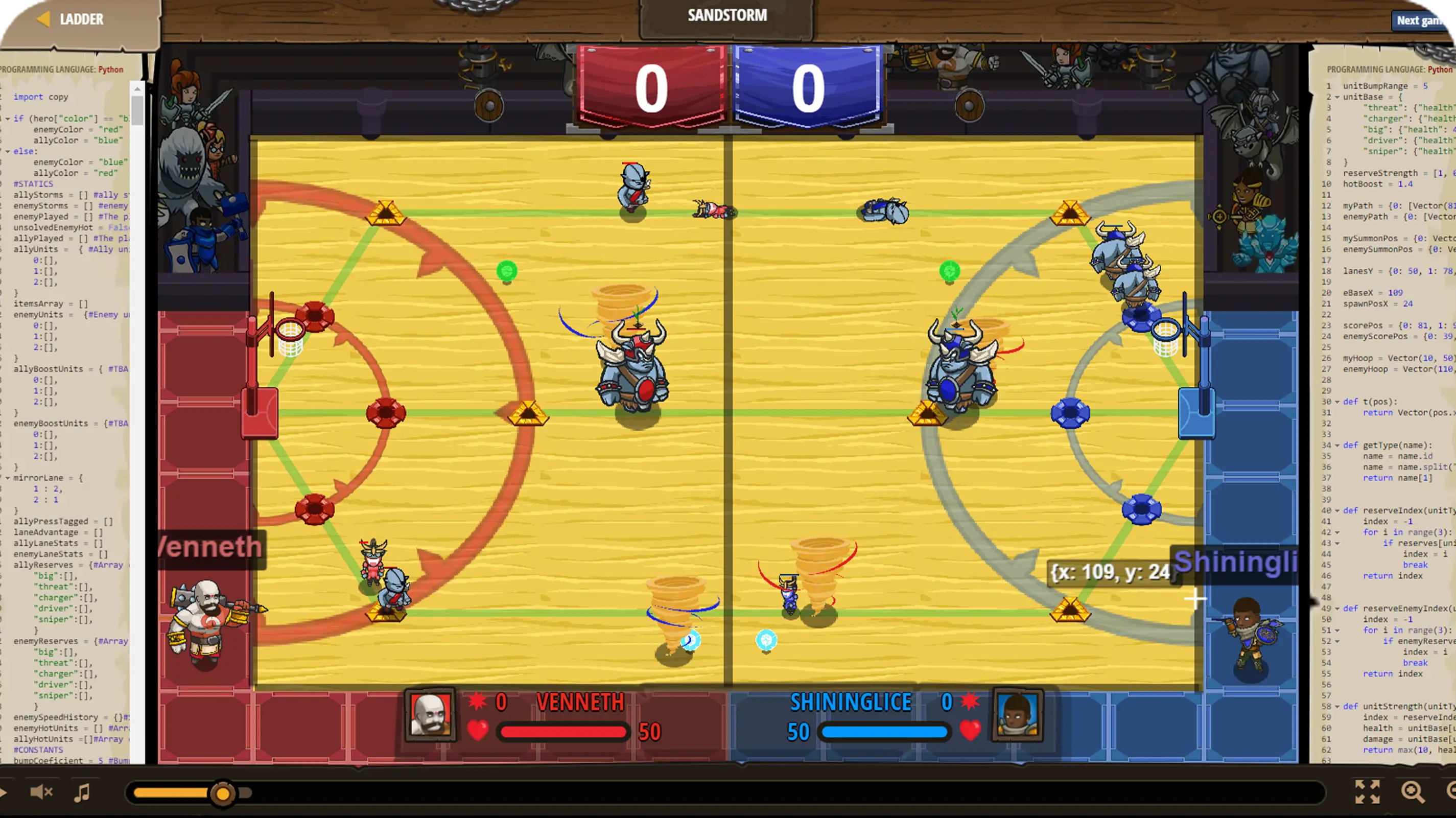Click the red heart beside Venneth's health bar
This screenshot has width=1456, height=818.
point(479,731)
